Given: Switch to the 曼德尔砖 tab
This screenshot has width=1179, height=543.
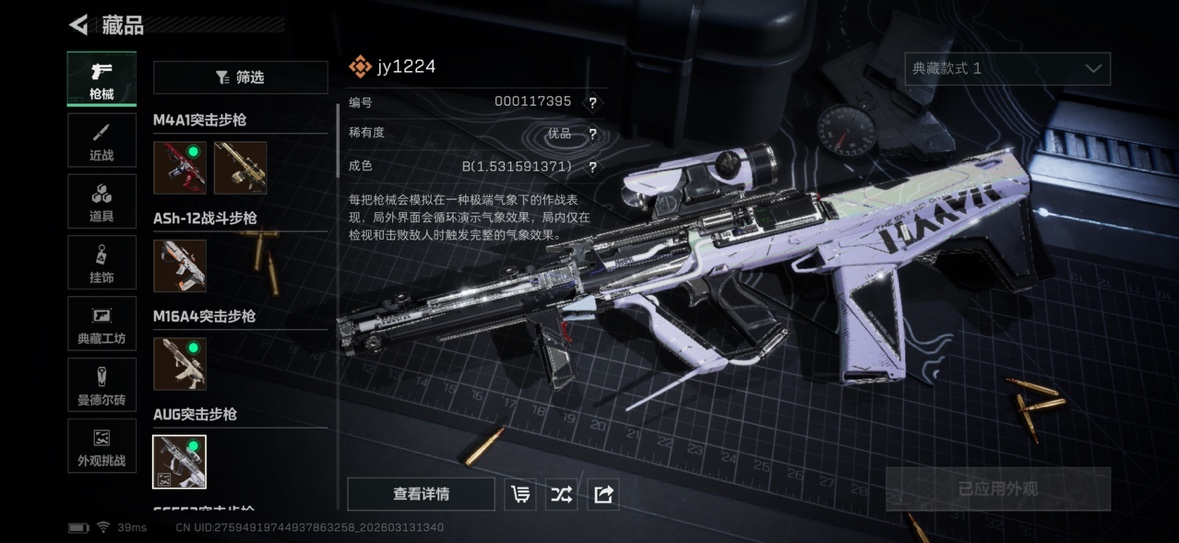Looking at the screenshot, I should click(x=101, y=385).
